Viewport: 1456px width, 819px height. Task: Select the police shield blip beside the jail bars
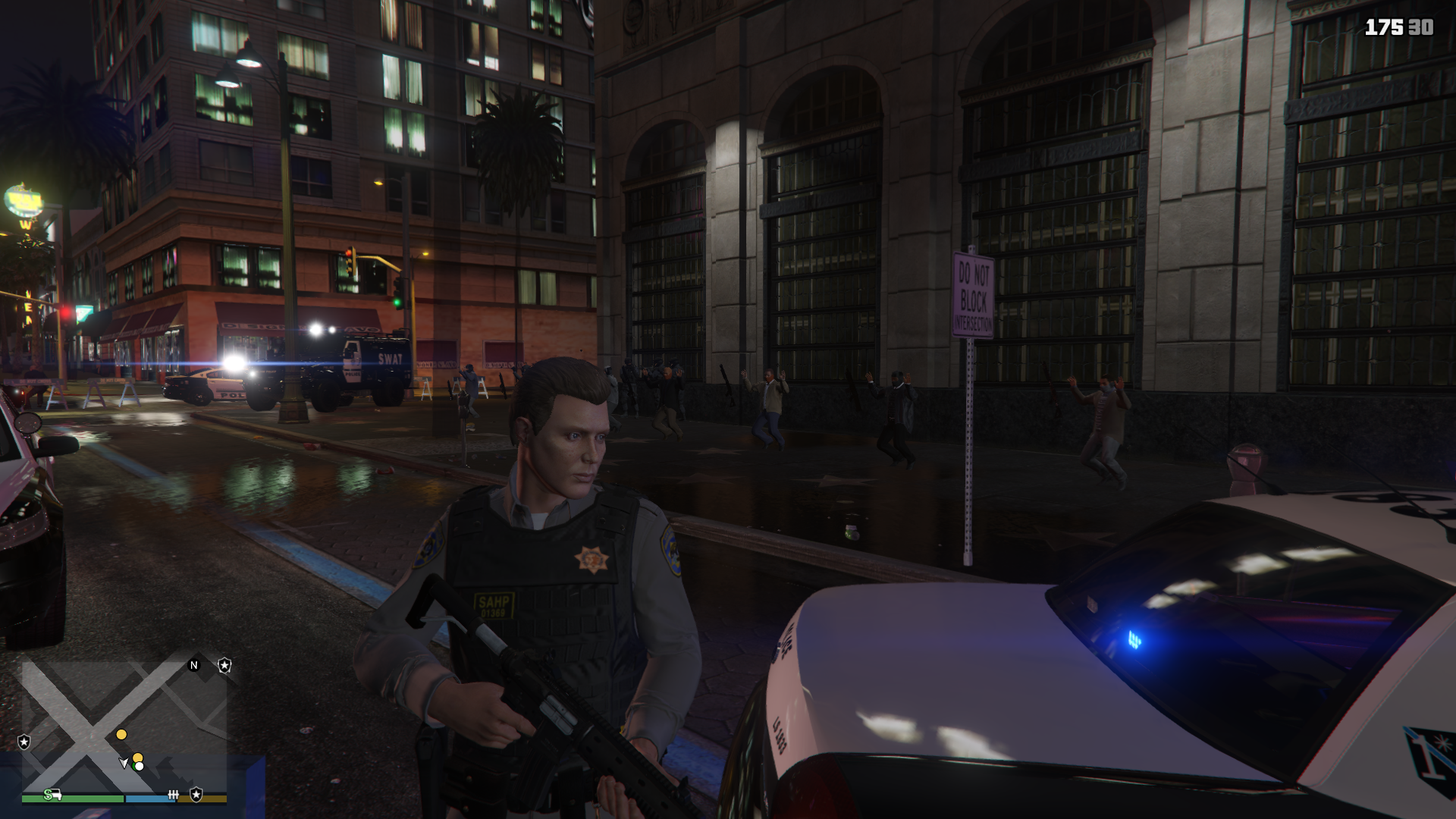pos(196,794)
